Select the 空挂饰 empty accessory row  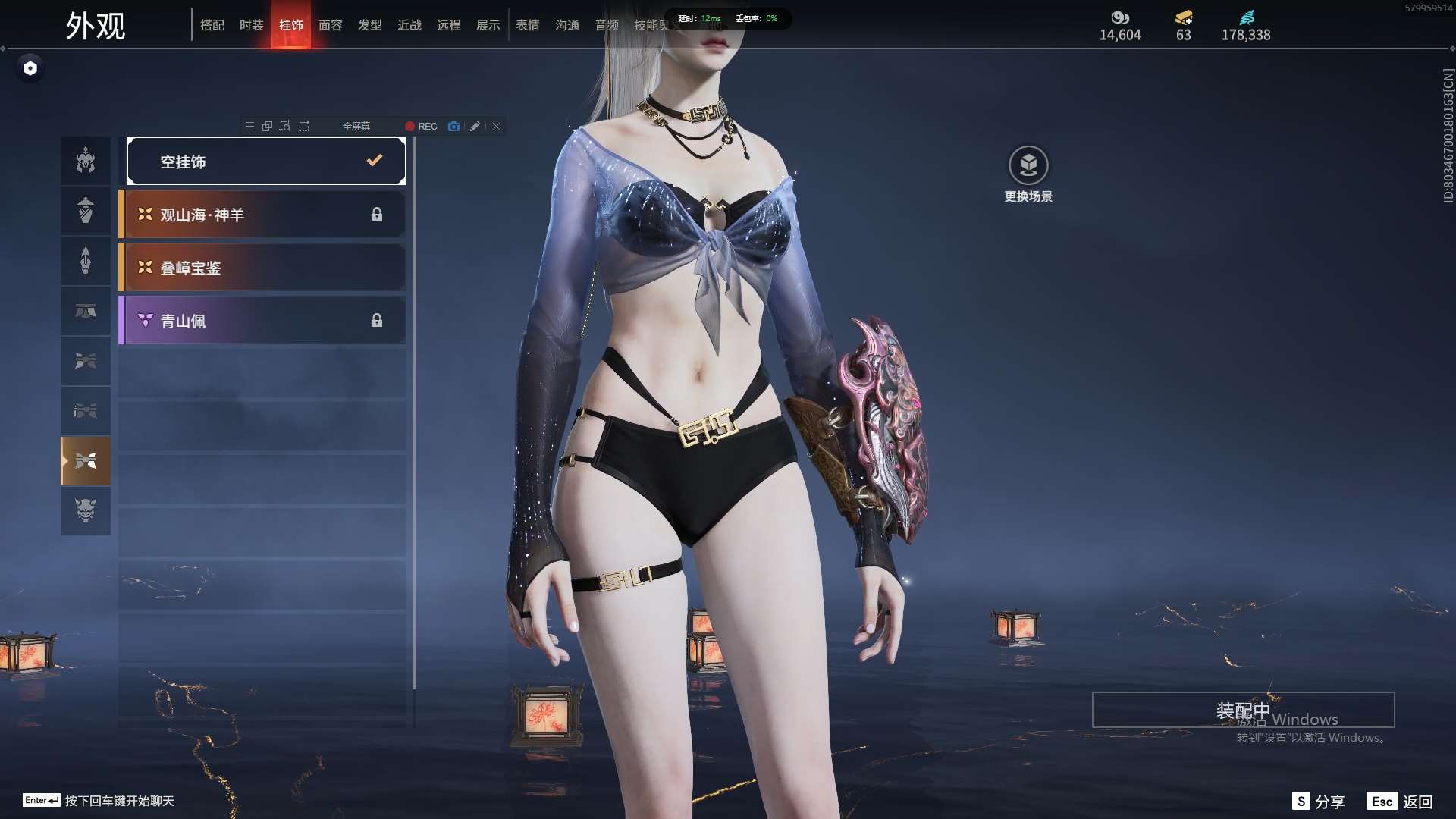[x=266, y=161]
